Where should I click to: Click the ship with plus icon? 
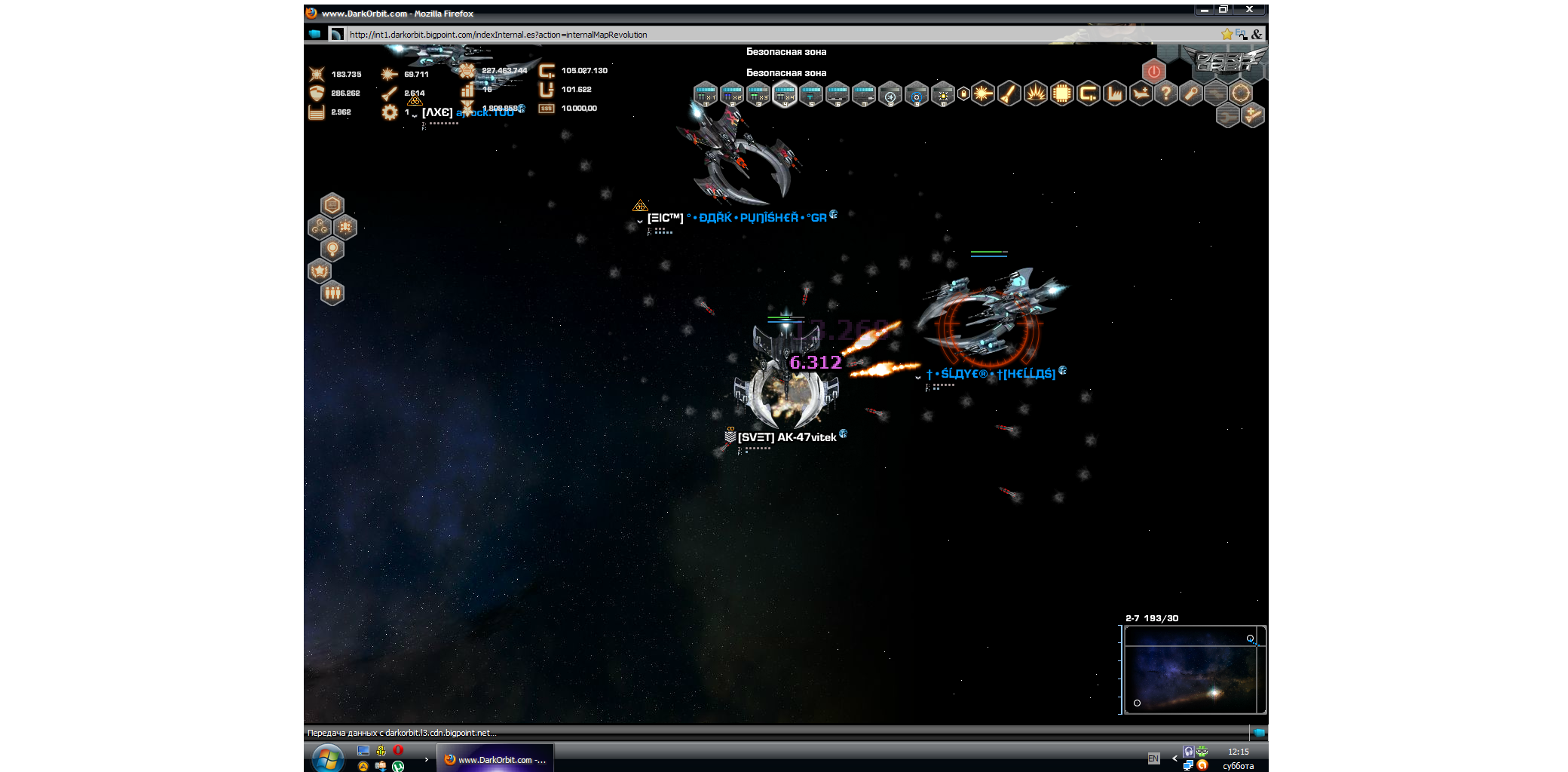[x=1141, y=93]
